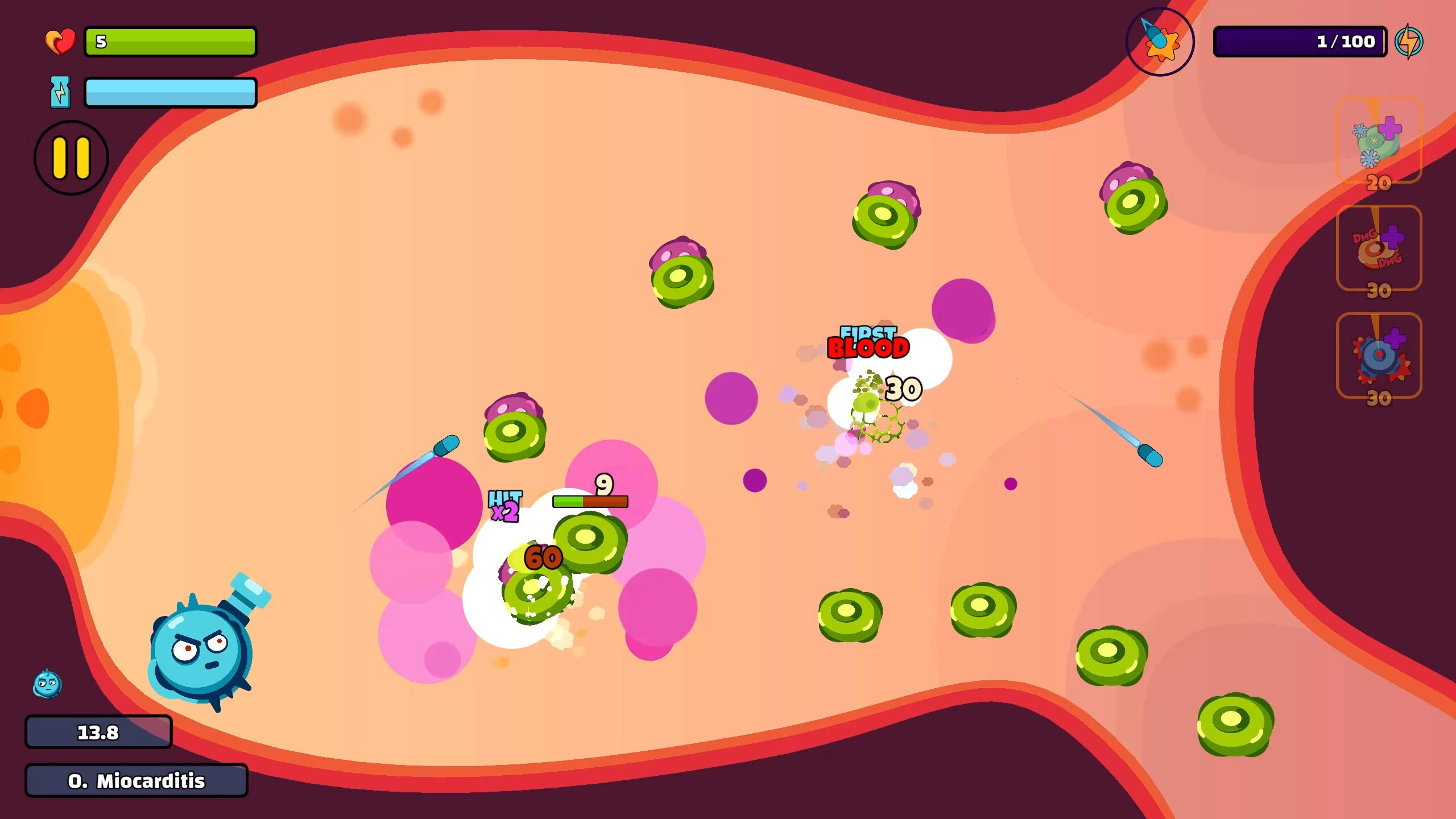Click the lightning emblem beside the kill counter
Image resolution: width=1456 pixels, height=819 pixels.
(1416, 40)
